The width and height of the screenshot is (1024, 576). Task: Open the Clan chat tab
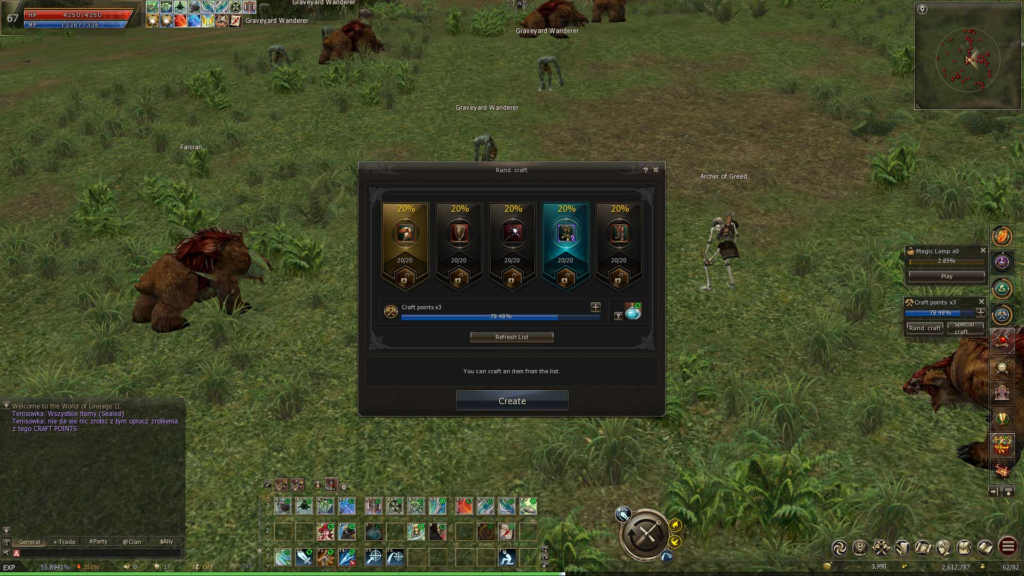132,541
